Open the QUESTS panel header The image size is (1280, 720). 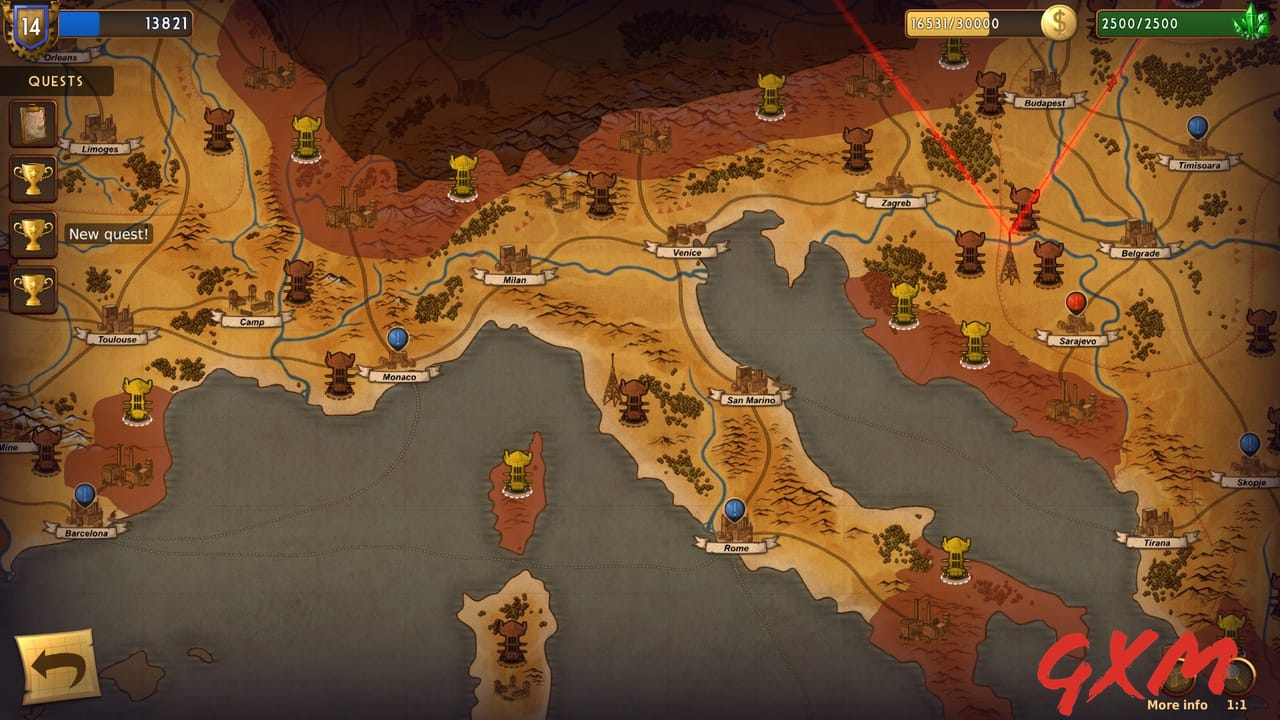click(x=57, y=82)
